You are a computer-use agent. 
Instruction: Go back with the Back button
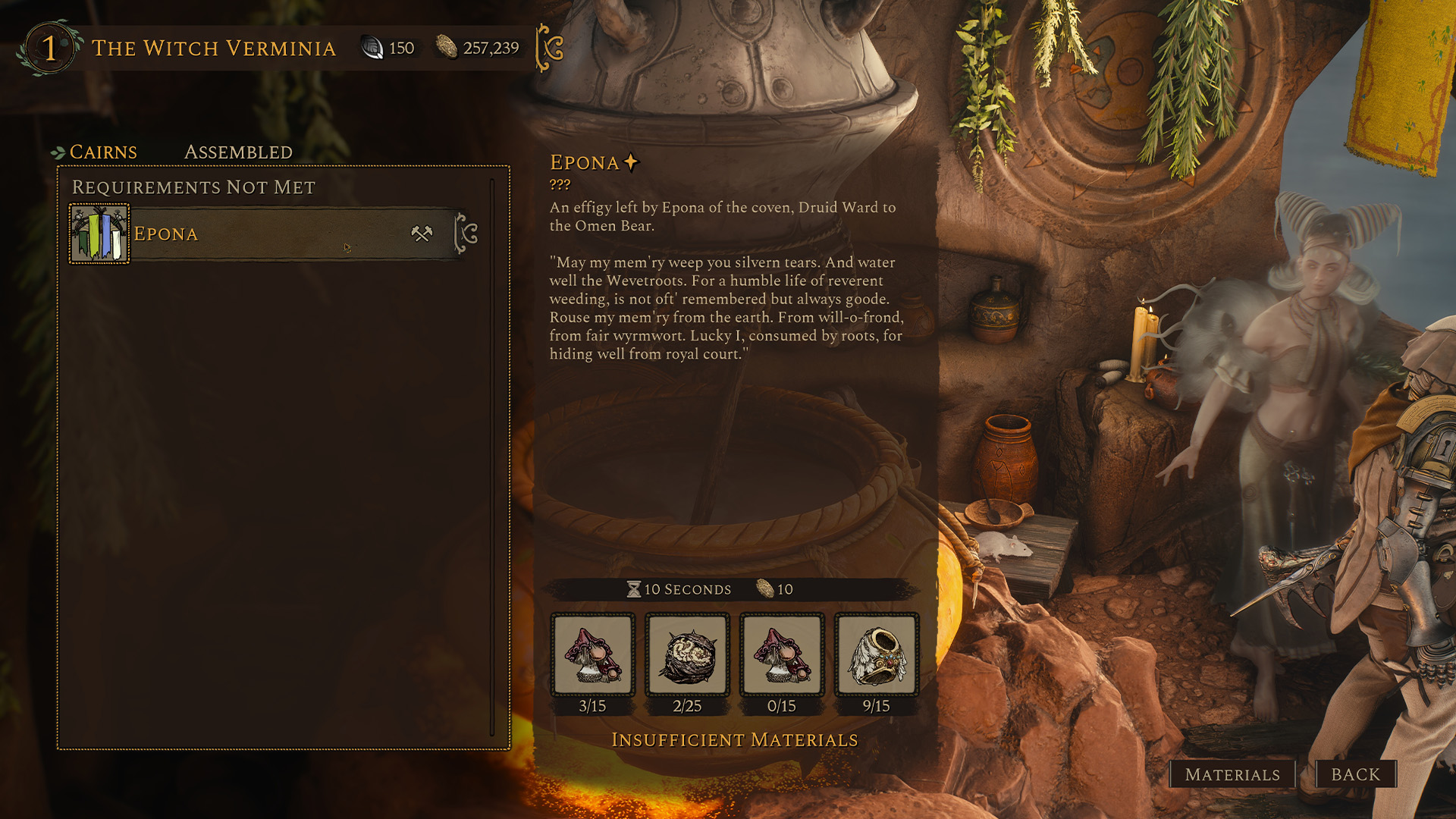(x=1356, y=774)
